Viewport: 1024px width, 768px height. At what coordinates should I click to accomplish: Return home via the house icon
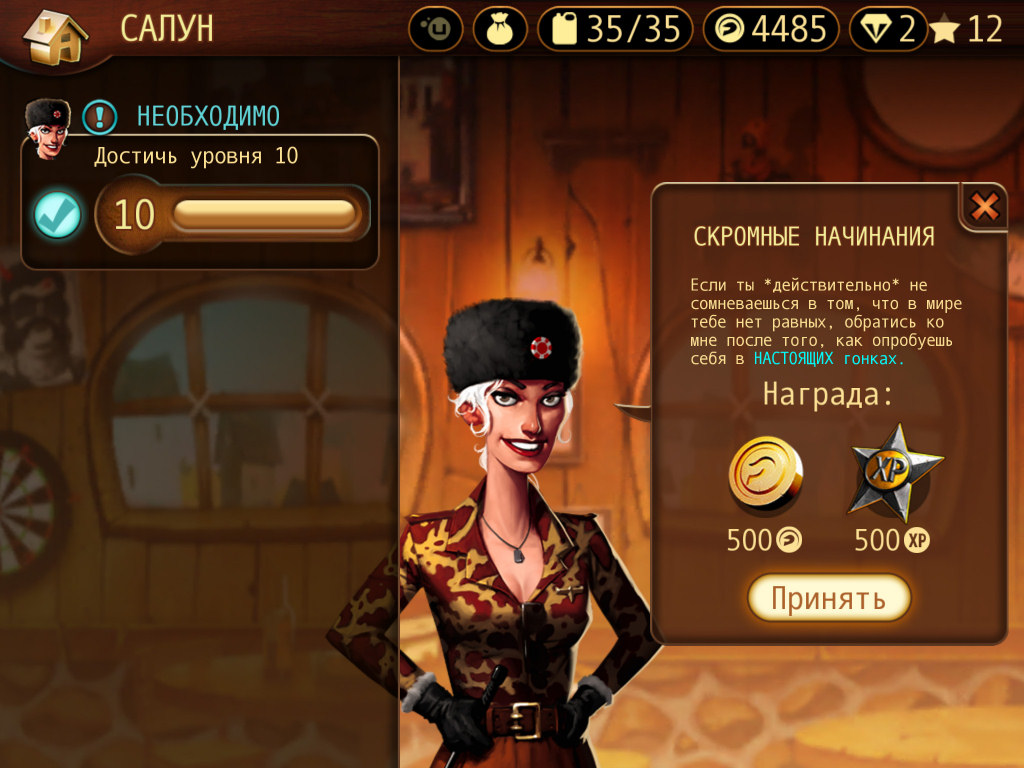tap(55, 36)
